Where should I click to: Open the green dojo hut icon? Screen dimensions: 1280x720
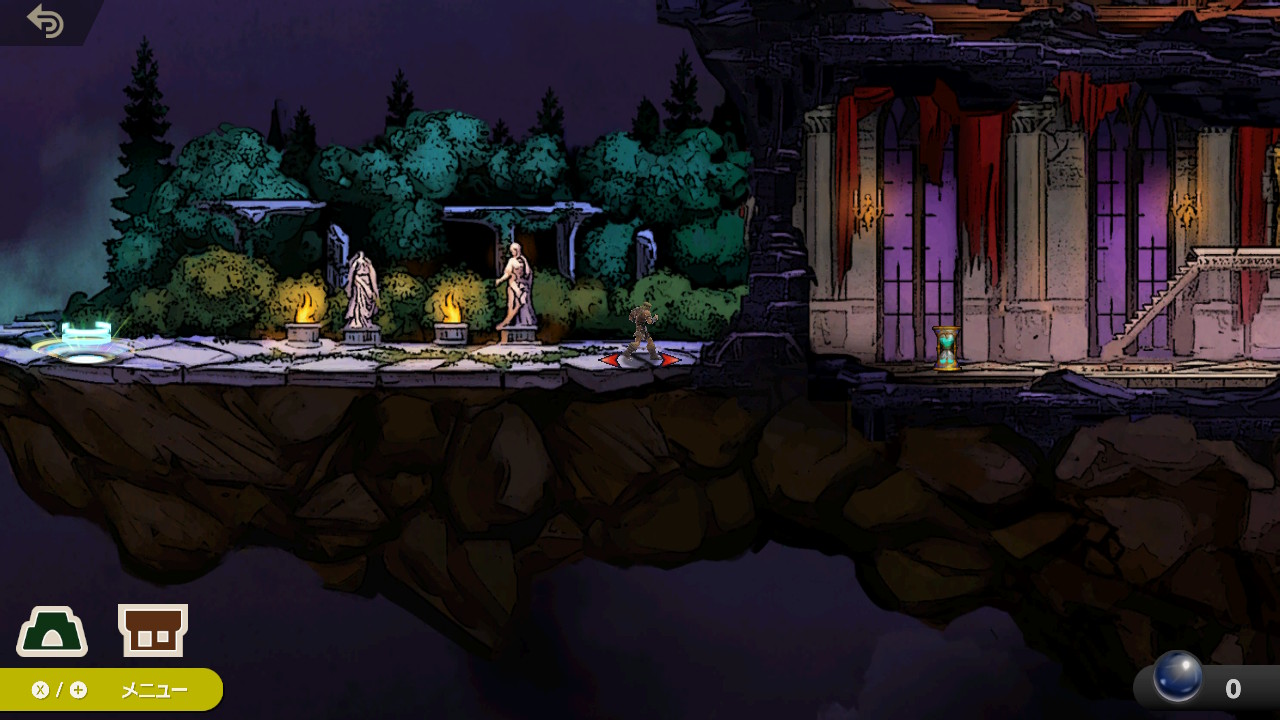[52, 632]
